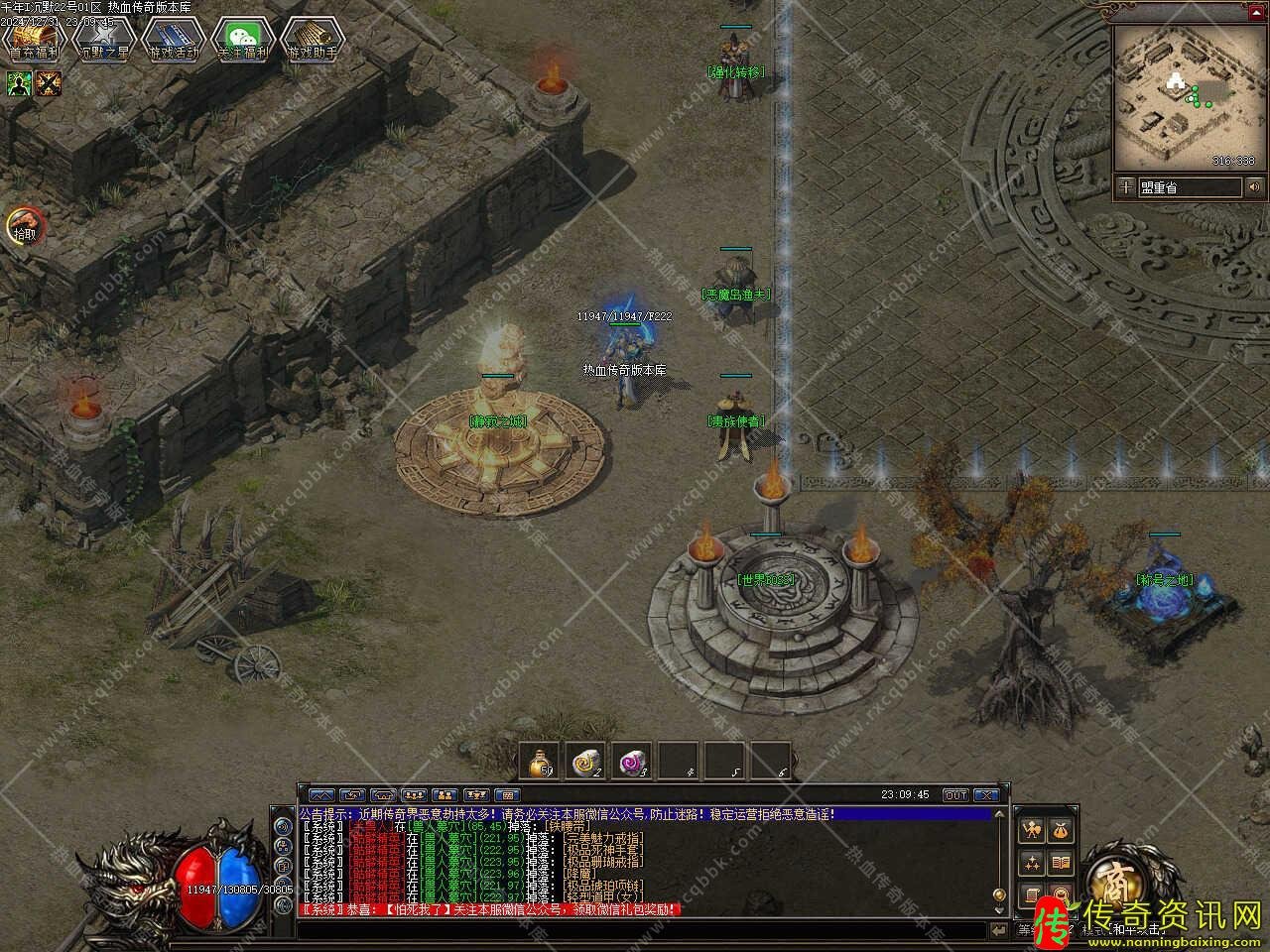The width and height of the screenshot is (1270, 952).
Task: Open the bag inventory icon
Action: 1061,829
